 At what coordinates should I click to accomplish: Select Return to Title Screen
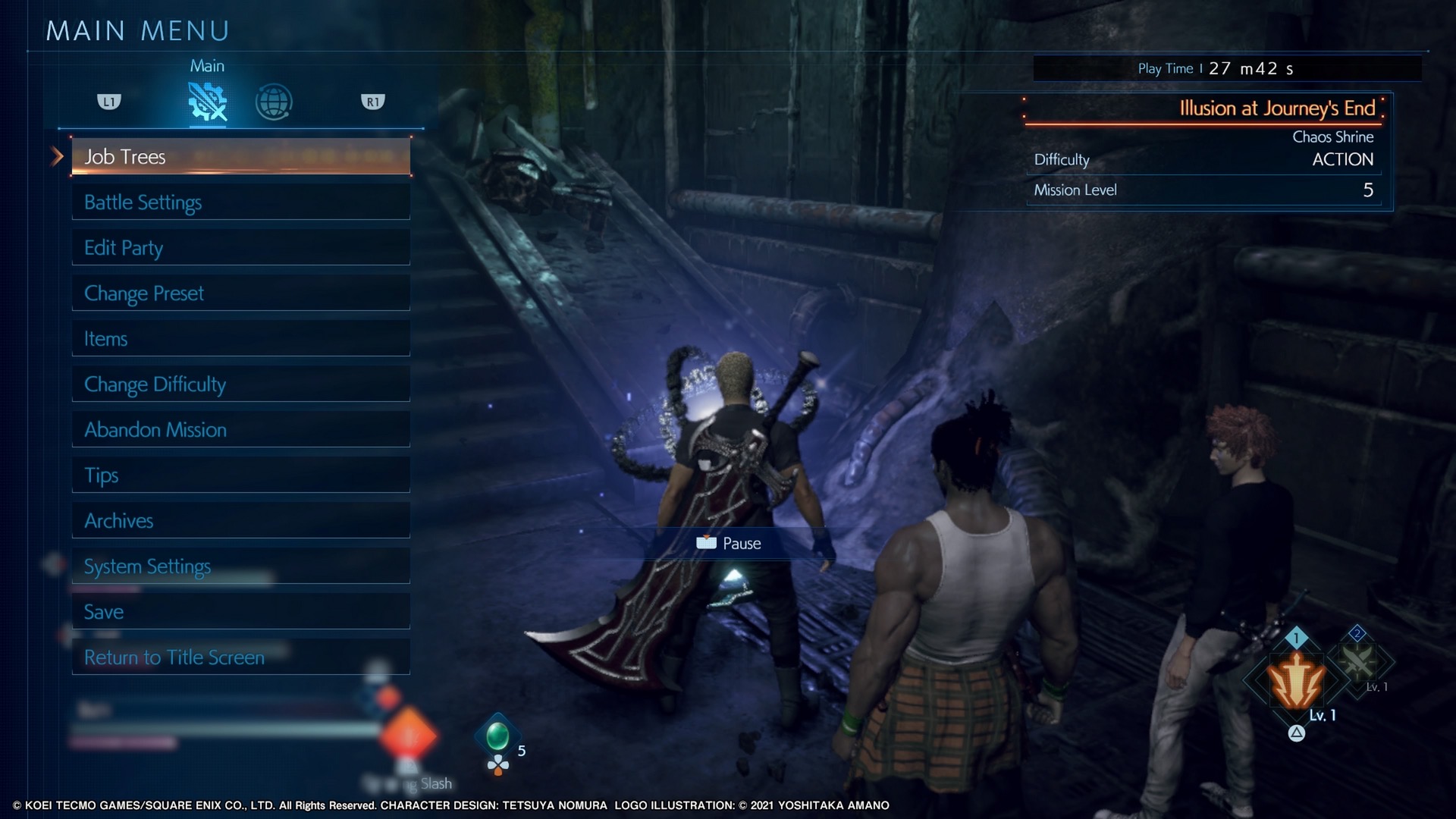click(240, 657)
